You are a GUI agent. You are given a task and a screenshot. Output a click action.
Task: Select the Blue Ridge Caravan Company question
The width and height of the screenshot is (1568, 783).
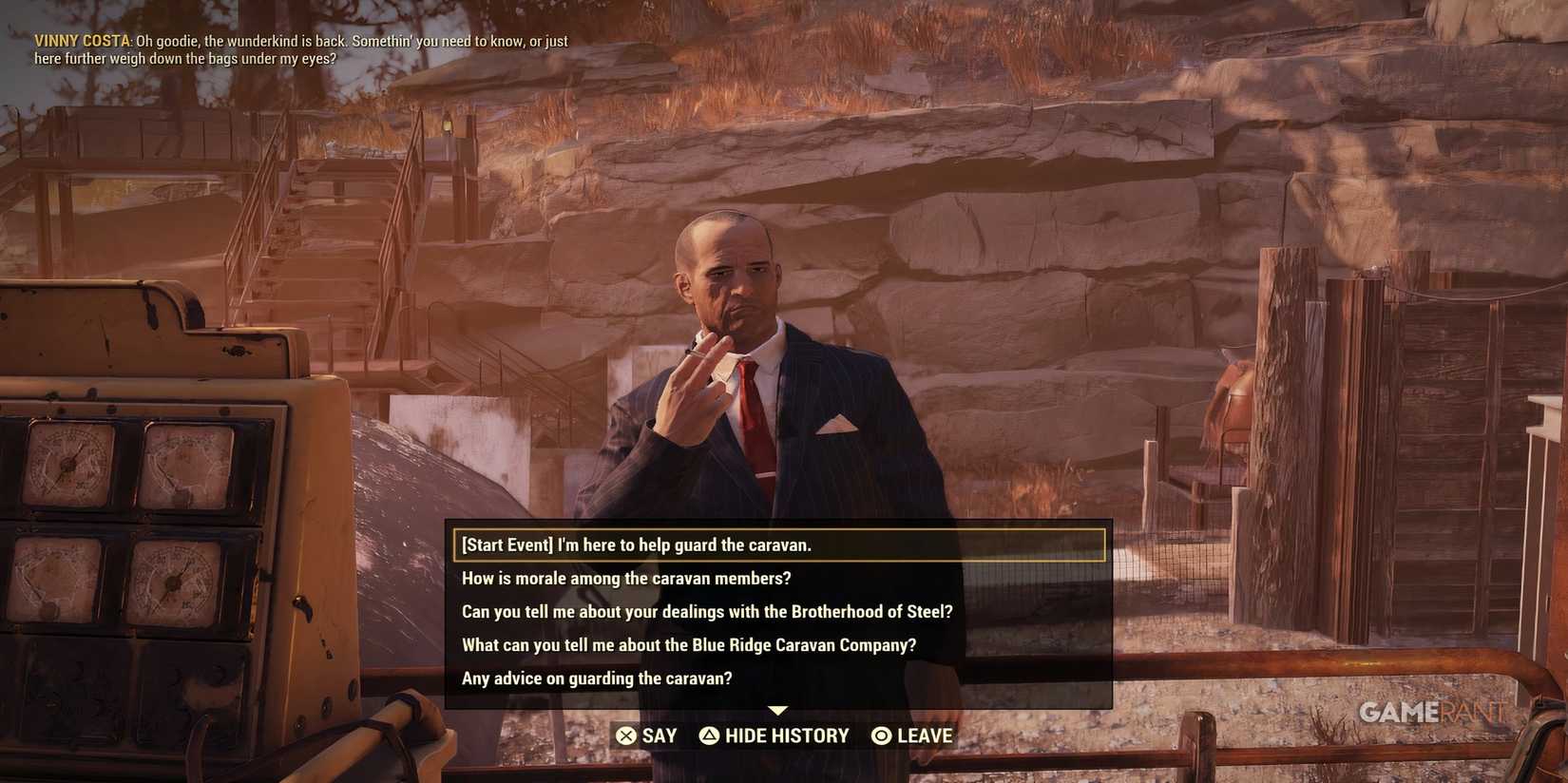click(688, 645)
